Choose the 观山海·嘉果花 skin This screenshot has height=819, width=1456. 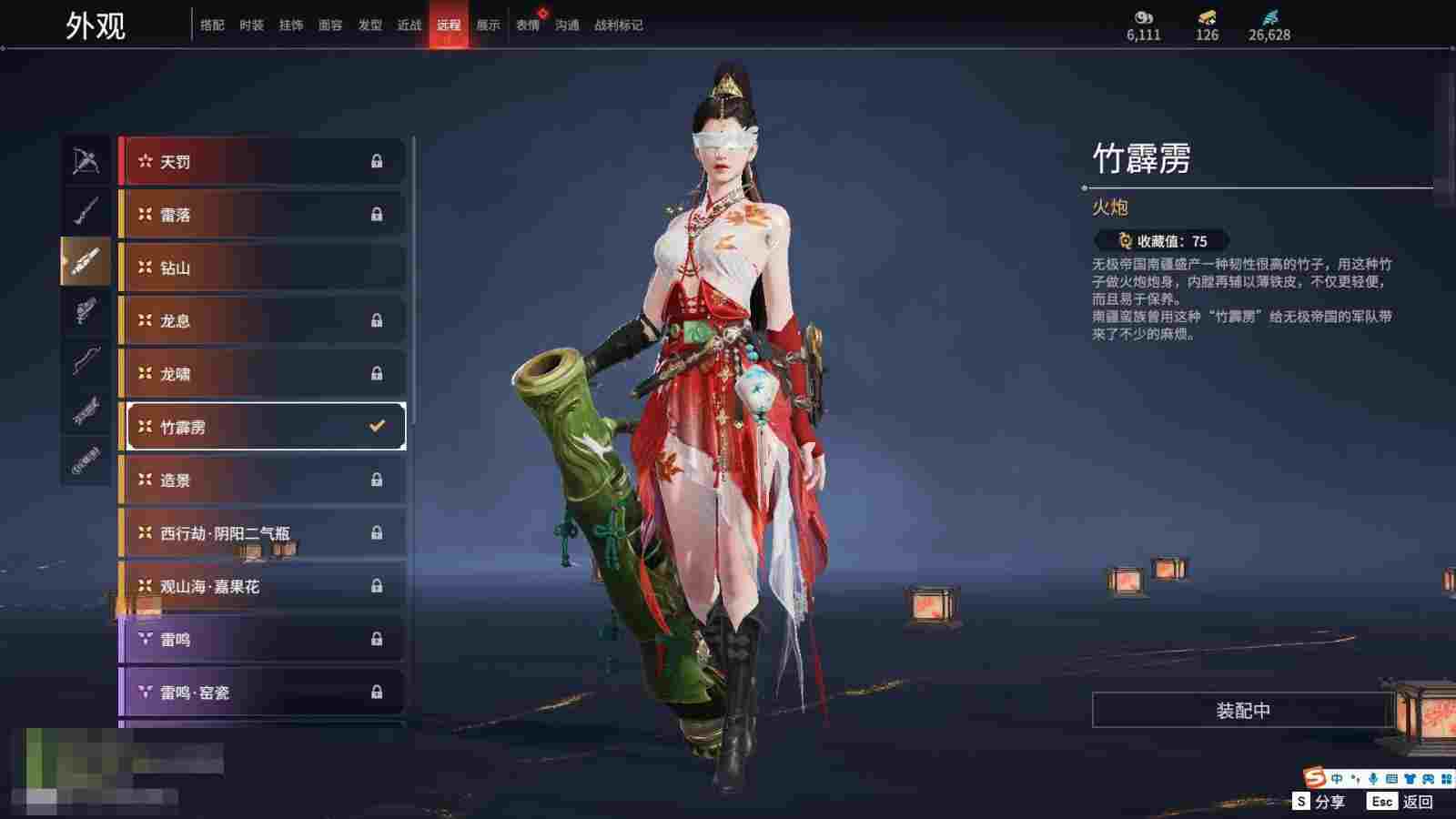coord(262,586)
